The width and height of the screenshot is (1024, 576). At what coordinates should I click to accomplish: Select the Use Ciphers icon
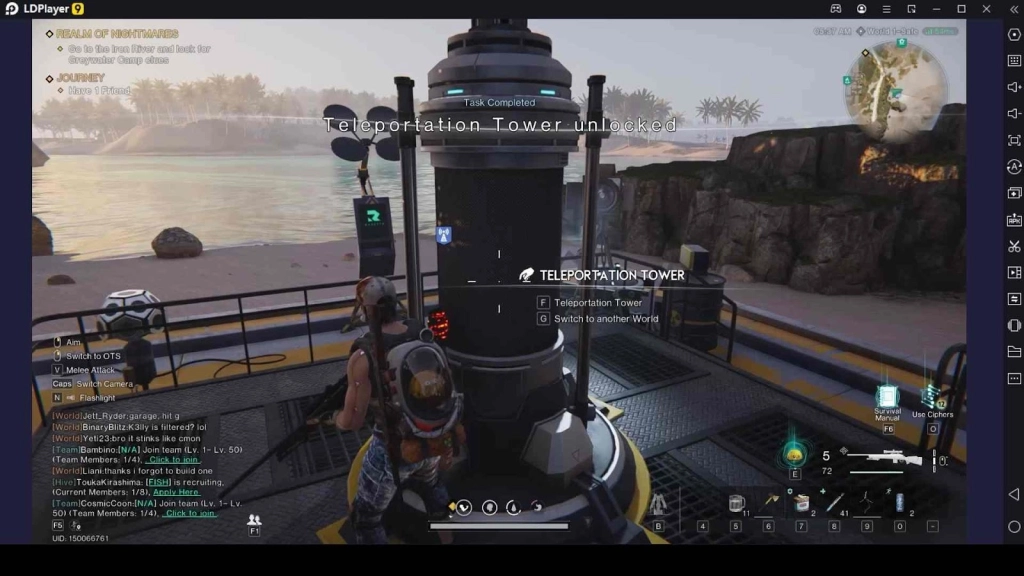(x=932, y=398)
